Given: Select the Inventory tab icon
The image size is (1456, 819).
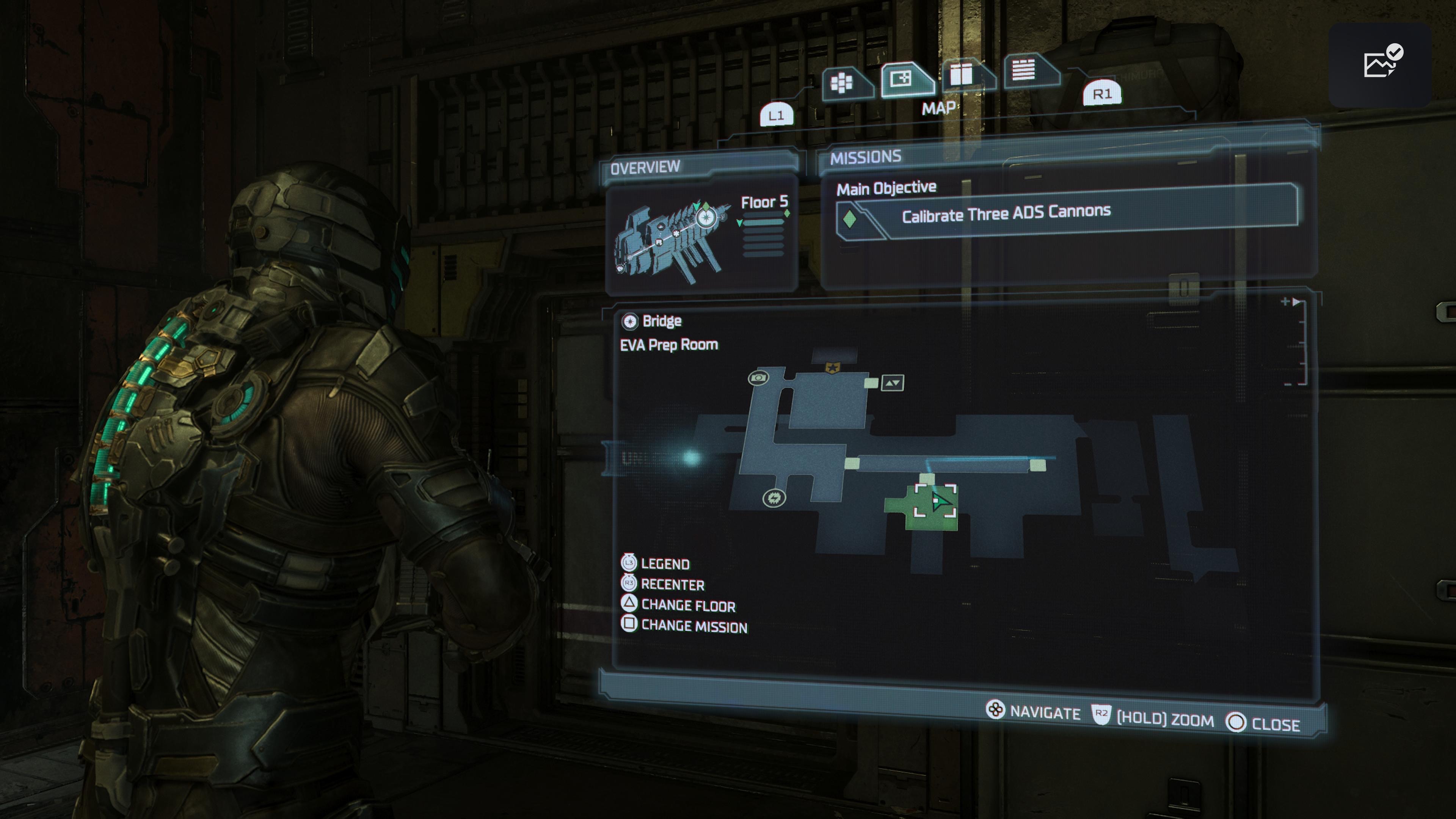Looking at the screenshot, I should pos(842,83).
